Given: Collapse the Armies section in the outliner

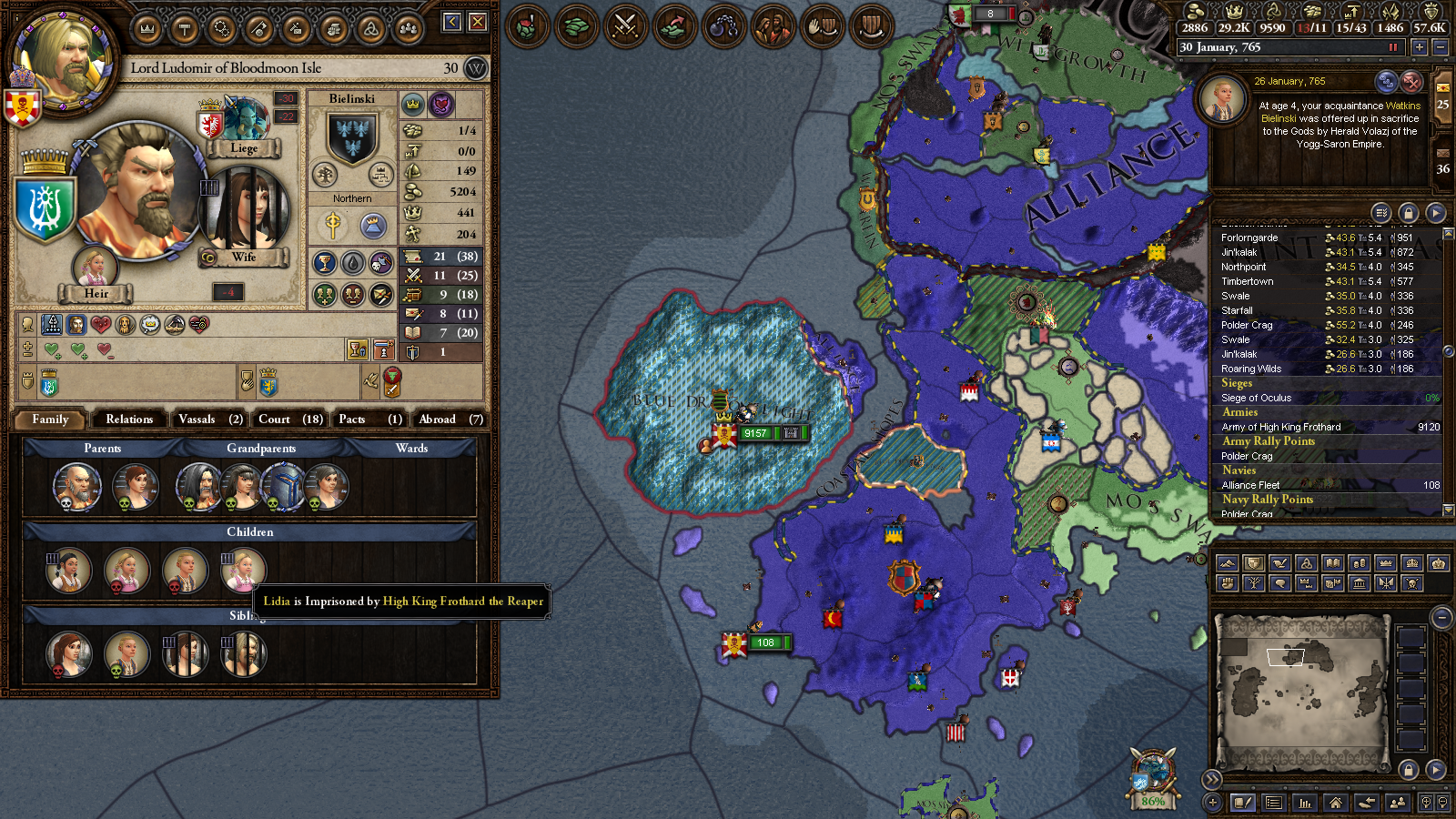Looking at the screenshot, I should coord(1239,412).
